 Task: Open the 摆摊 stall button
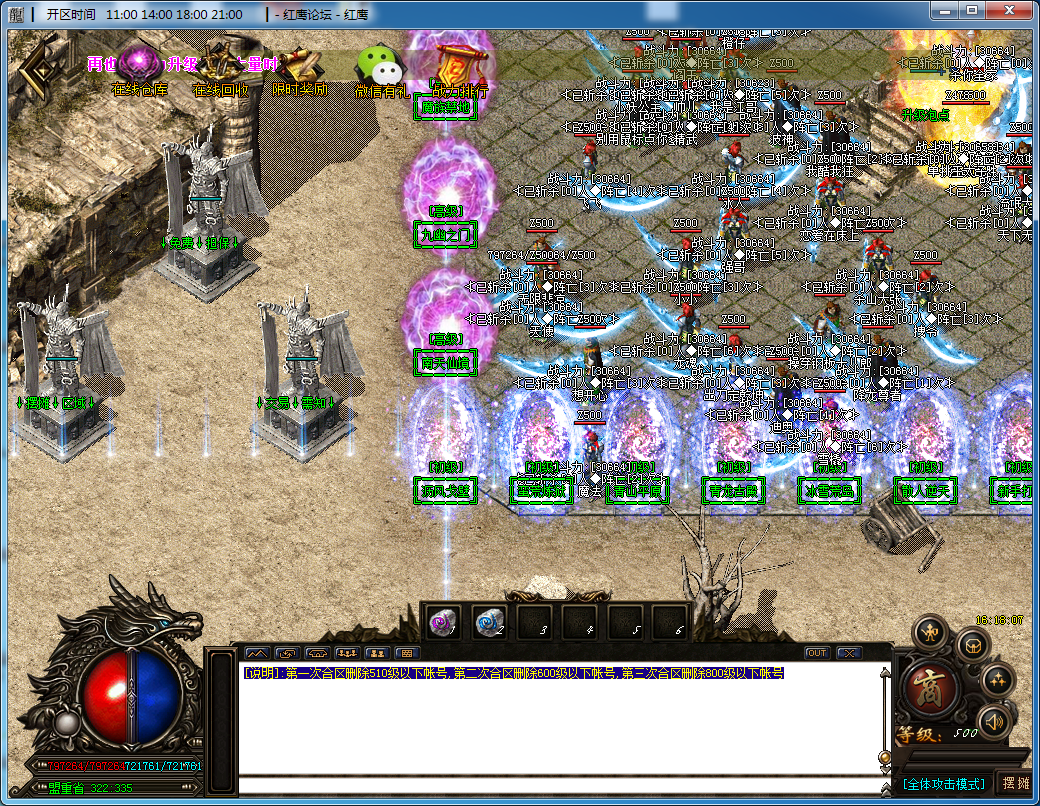(x=1014, y=784)
